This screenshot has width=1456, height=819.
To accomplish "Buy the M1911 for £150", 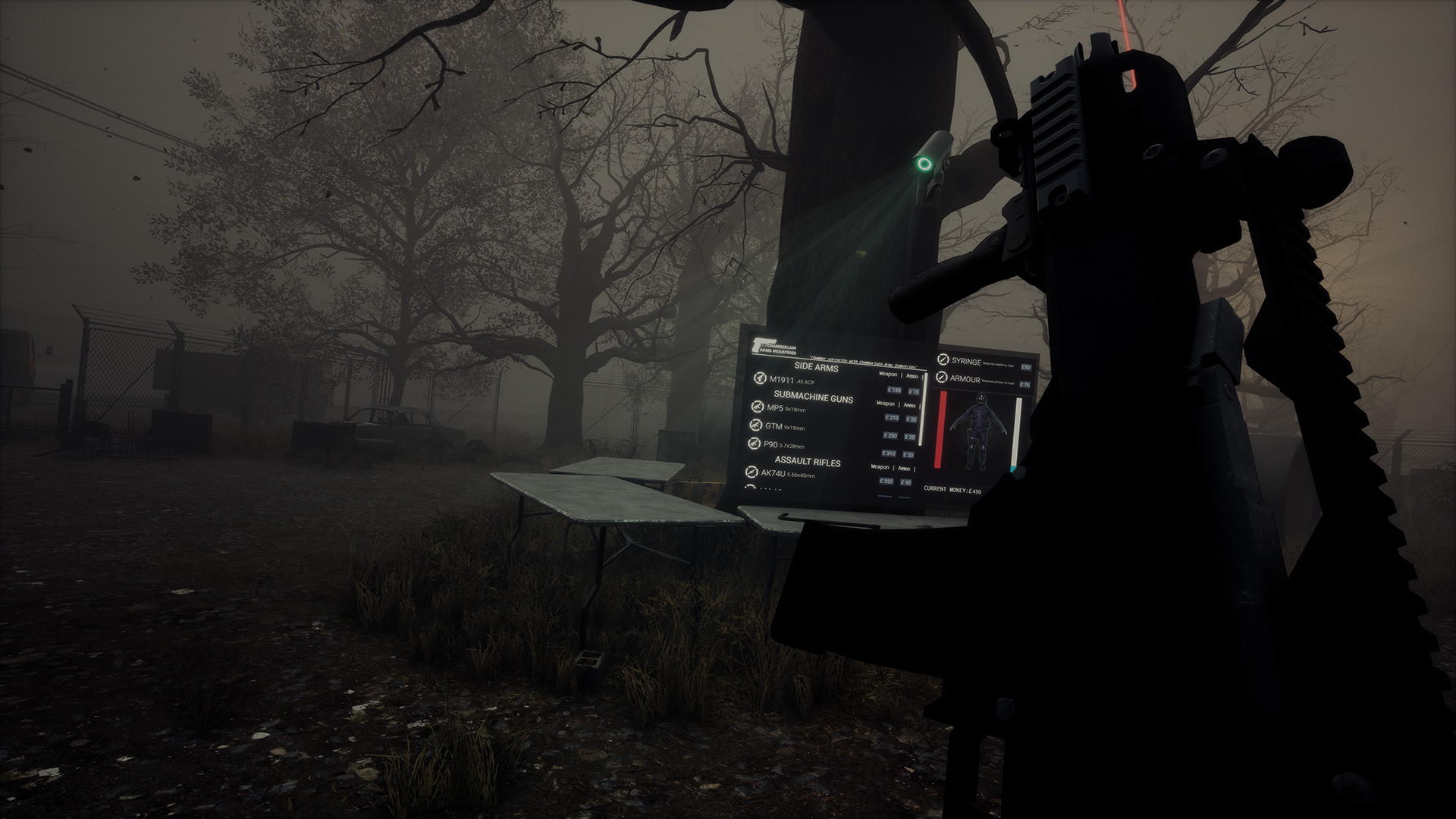I will tap(894, 391).
